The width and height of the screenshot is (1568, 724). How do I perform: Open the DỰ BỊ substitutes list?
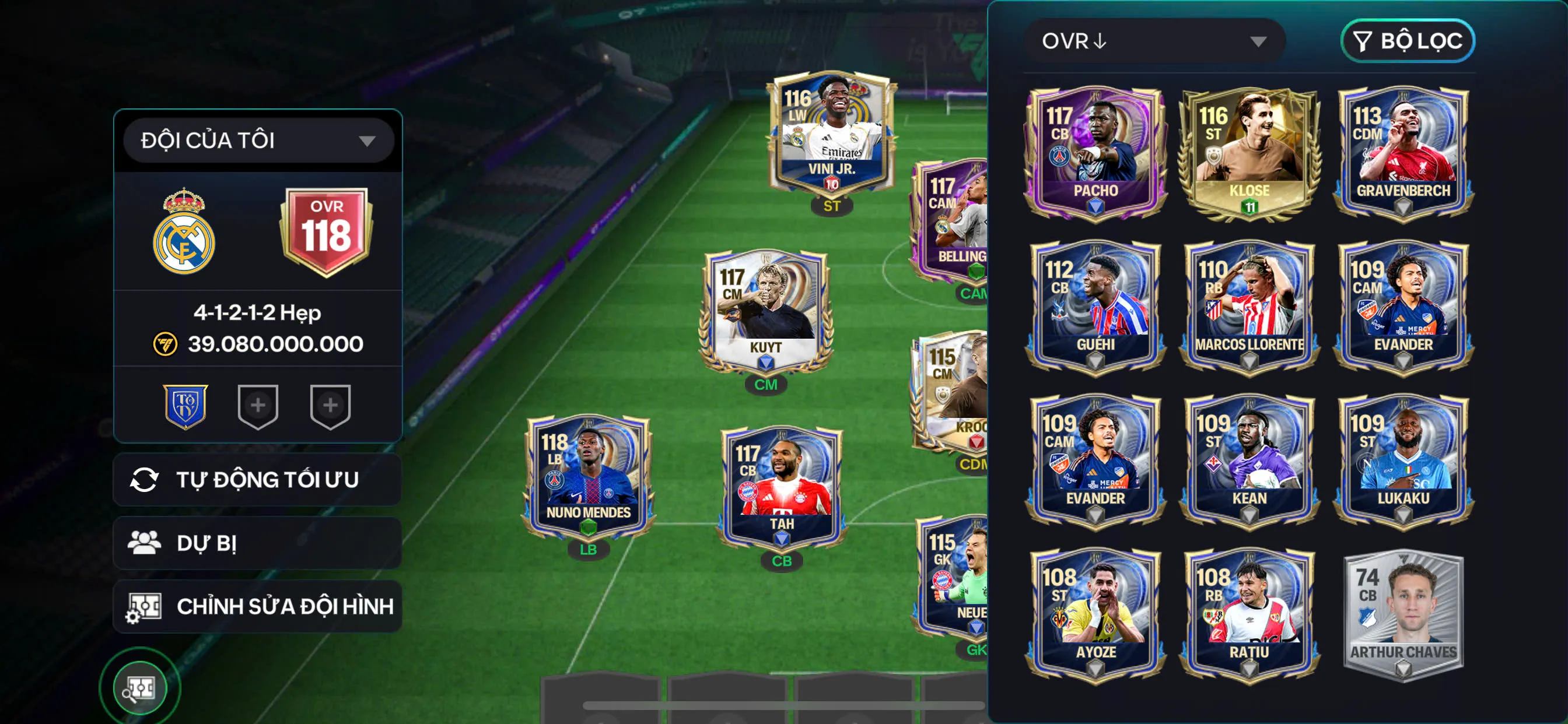[257, 543]
